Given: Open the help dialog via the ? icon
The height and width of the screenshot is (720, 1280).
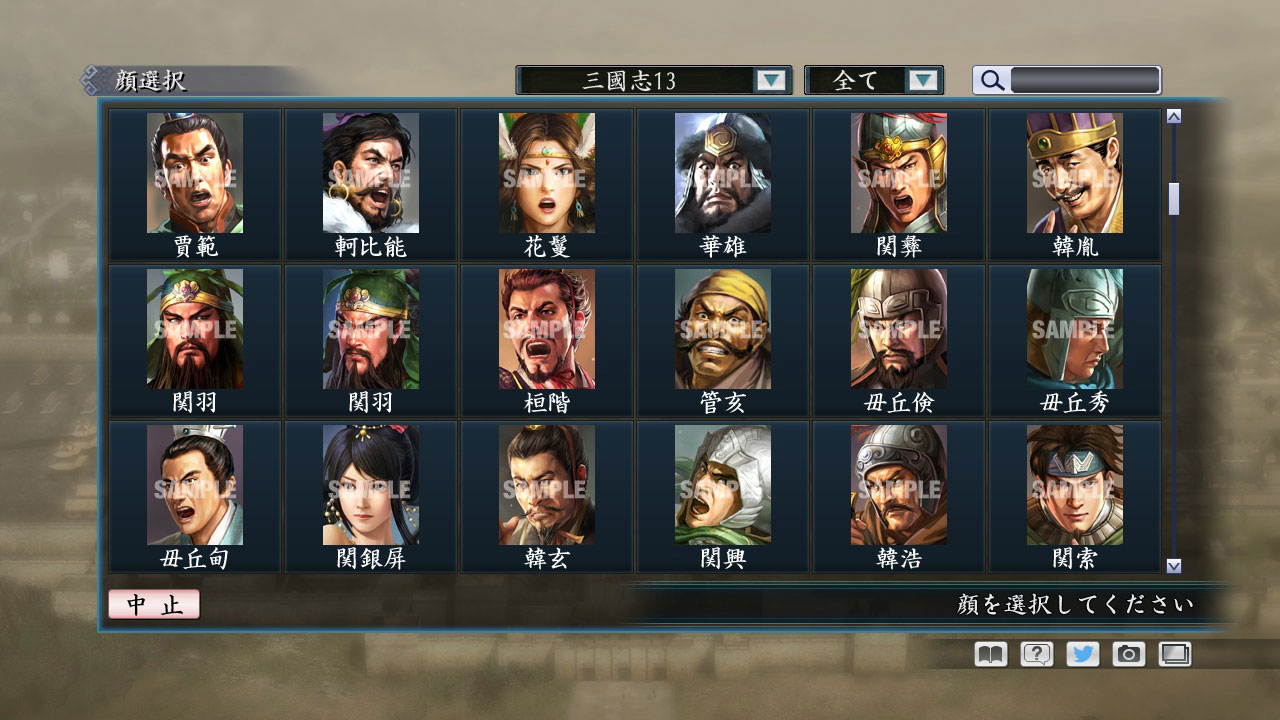Looking at the screenshot, I should [1035, 653].
